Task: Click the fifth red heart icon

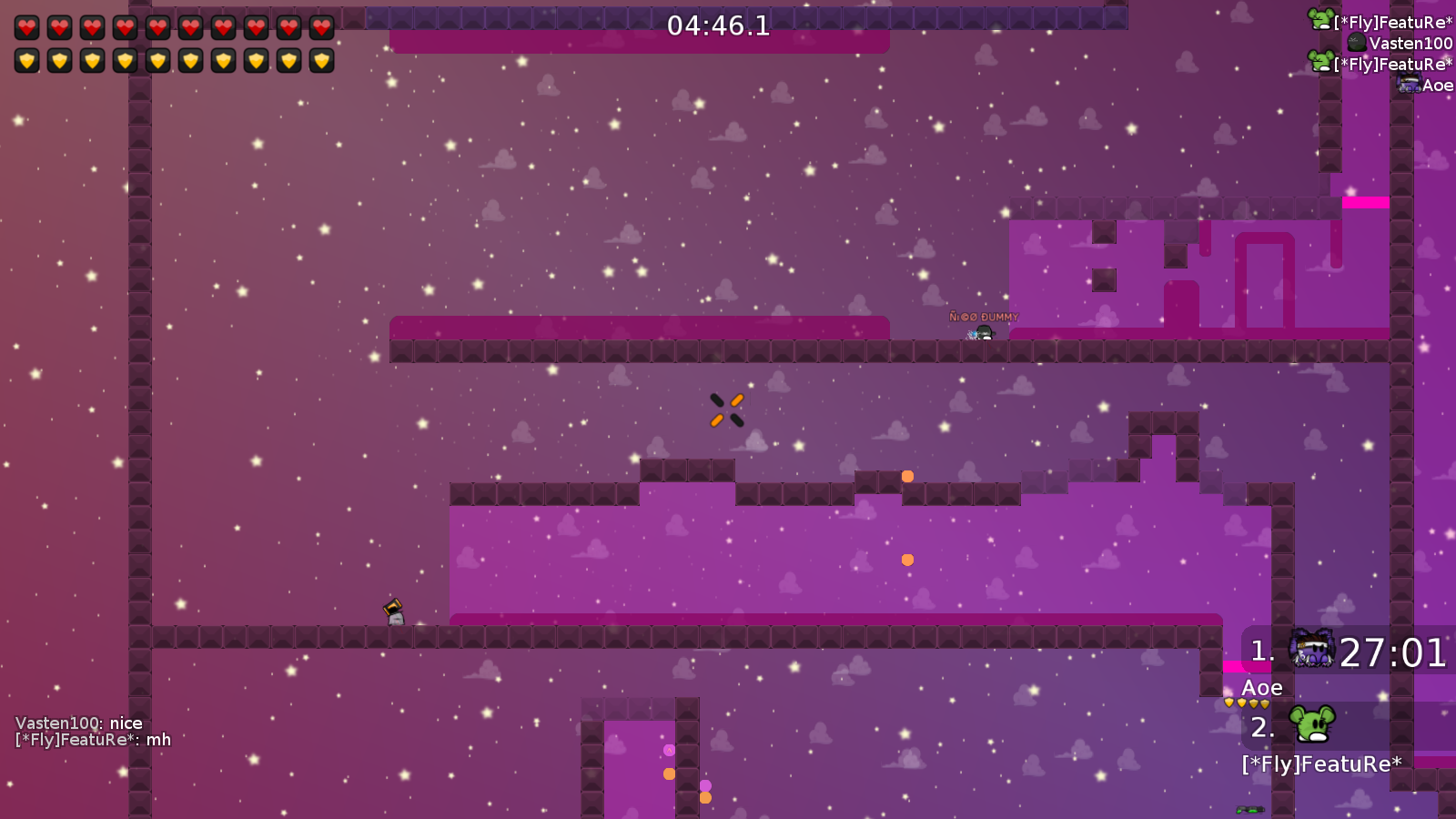Action: pos(157,25)
